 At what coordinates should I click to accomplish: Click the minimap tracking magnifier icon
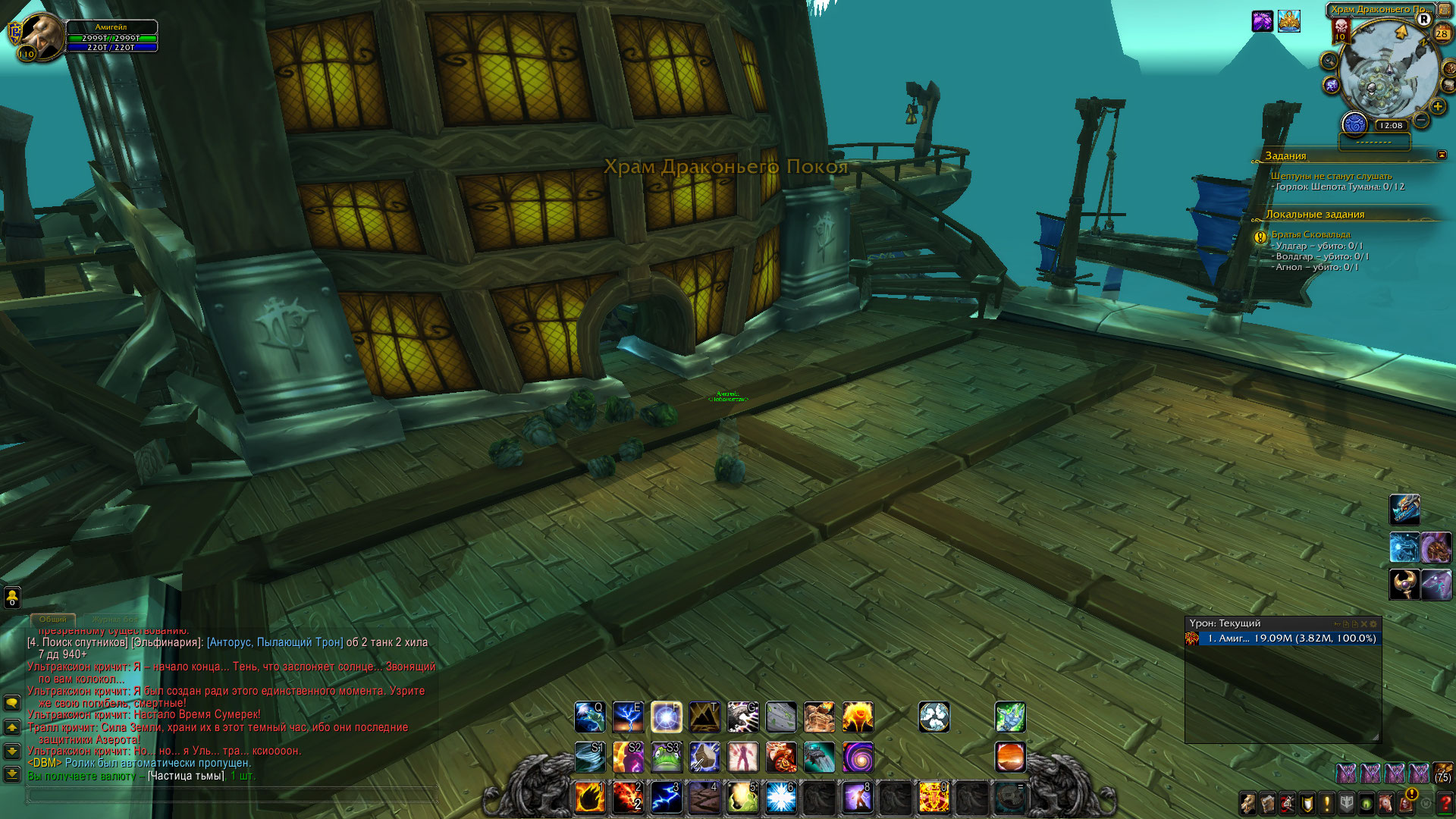tap(1329, 61)
